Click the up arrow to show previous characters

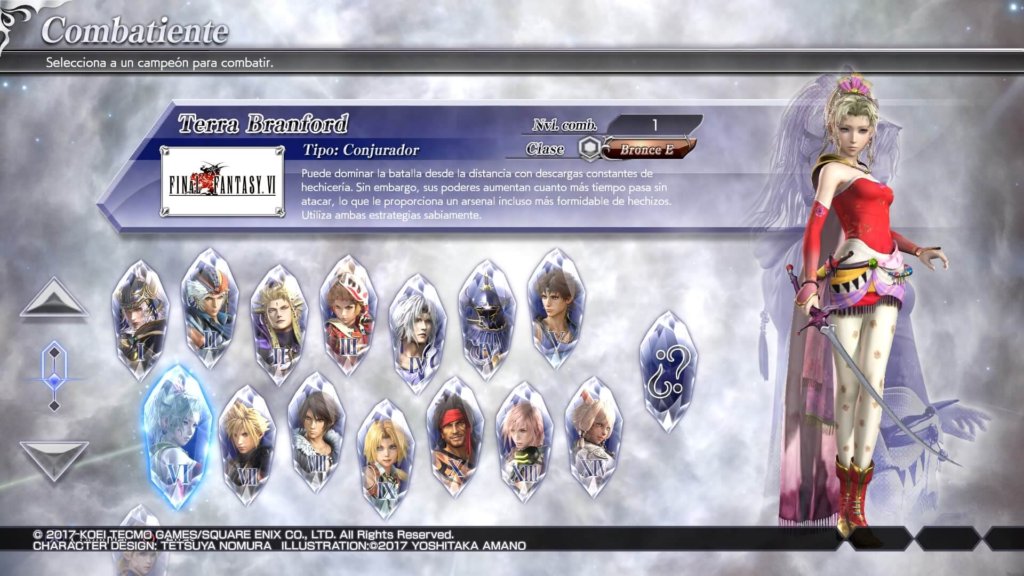[54, 299]
